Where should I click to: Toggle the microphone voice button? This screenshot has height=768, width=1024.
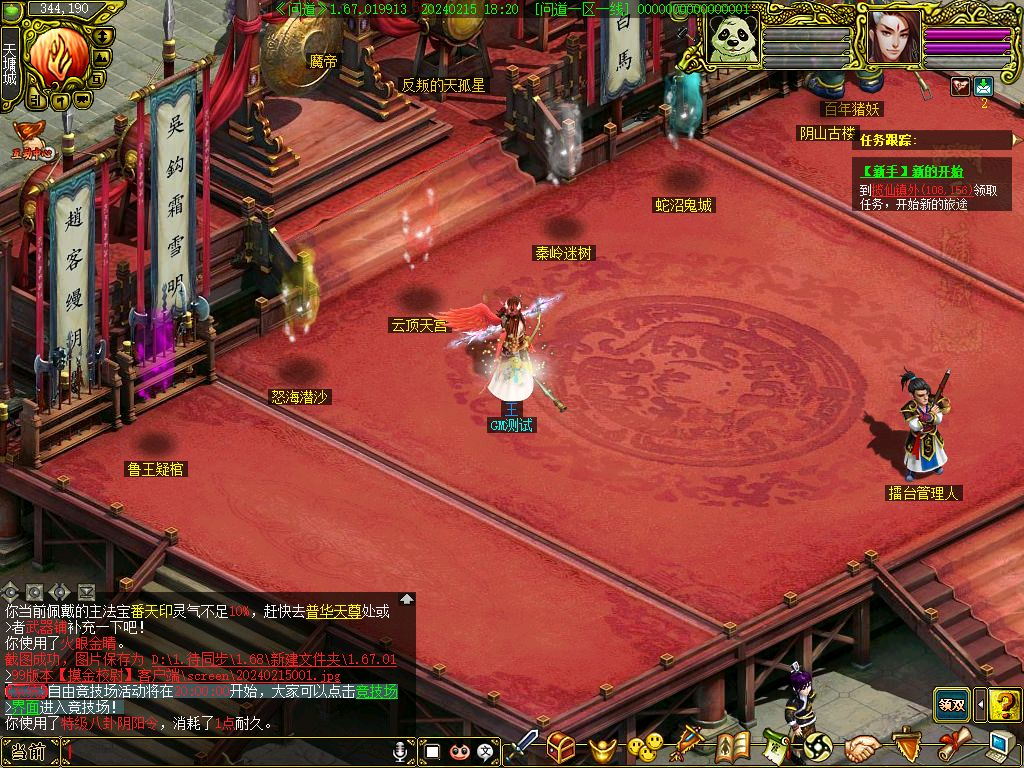coord(401,750)
